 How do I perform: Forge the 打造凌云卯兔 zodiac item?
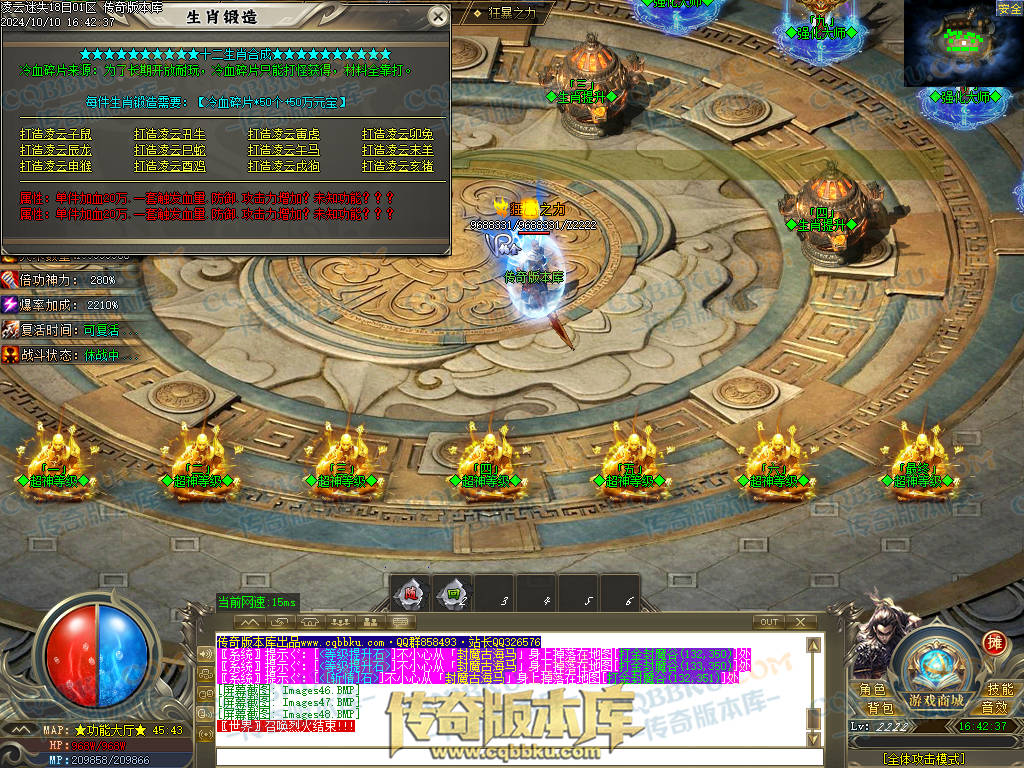click(398, 134)
